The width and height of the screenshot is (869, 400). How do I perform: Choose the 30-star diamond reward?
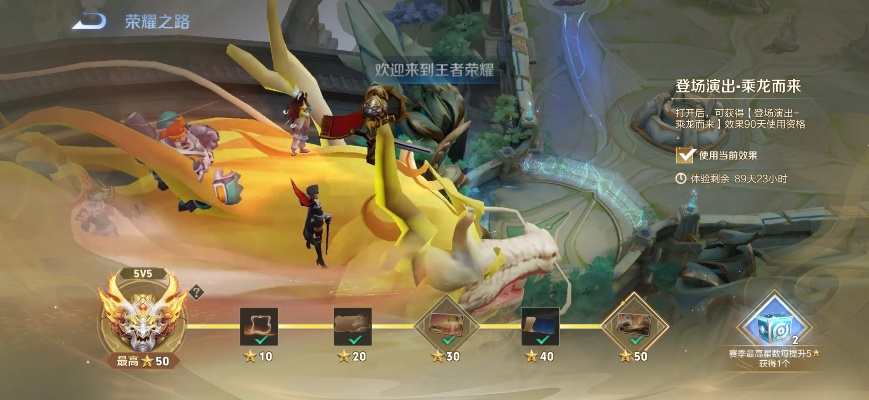click(x=445, y=326)
